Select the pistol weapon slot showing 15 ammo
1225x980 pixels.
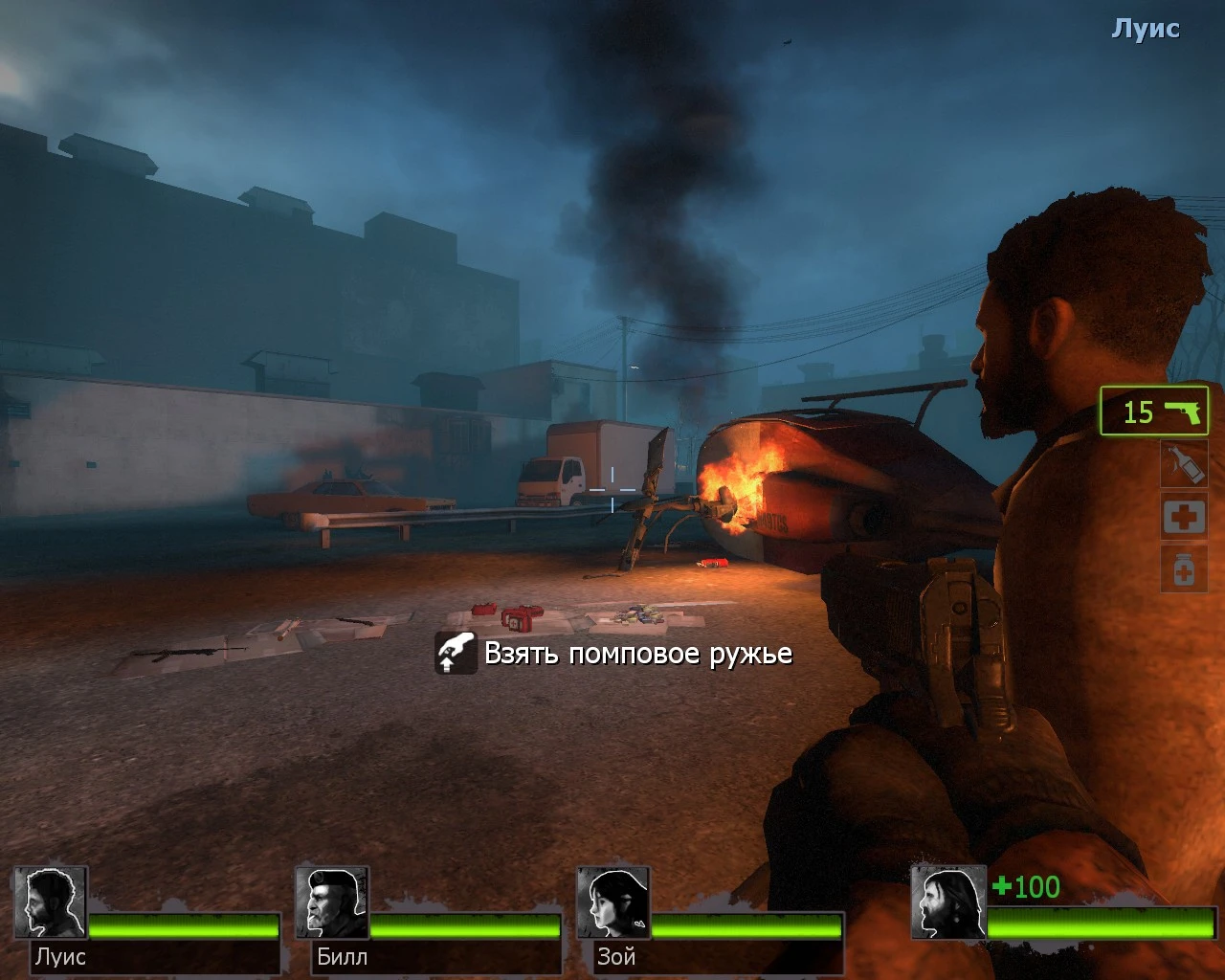pyautogui.click(x=1153, y=412)
